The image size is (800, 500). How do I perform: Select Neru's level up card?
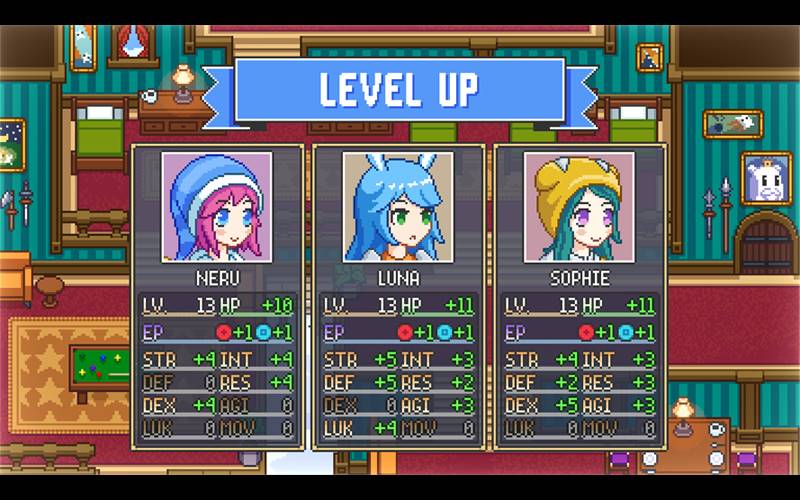tap(217, 295)
